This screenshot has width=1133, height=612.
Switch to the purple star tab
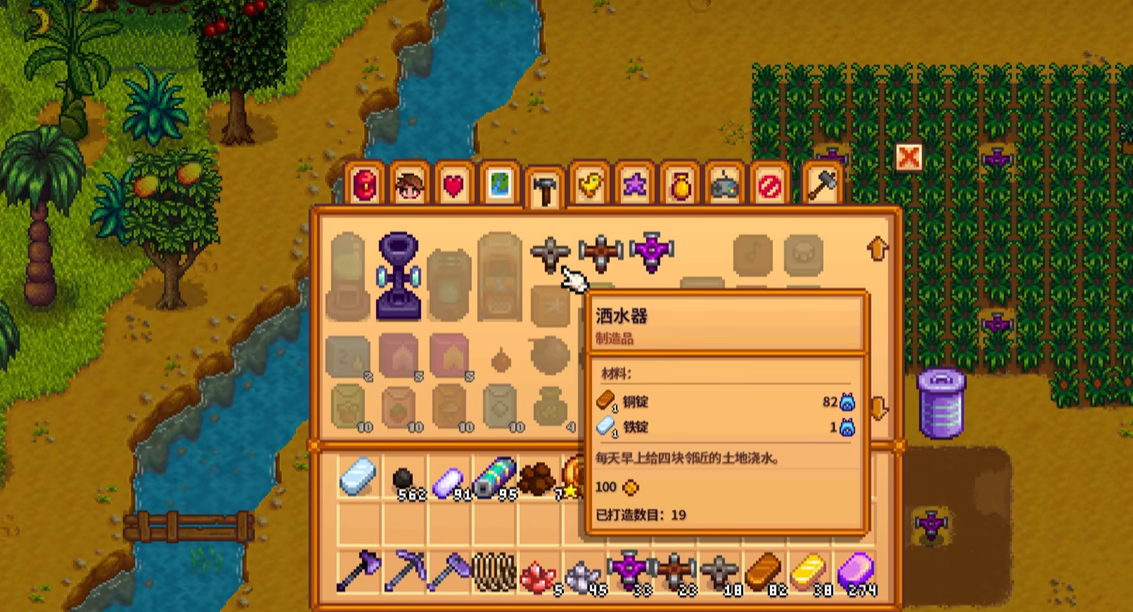click(635, 186)
